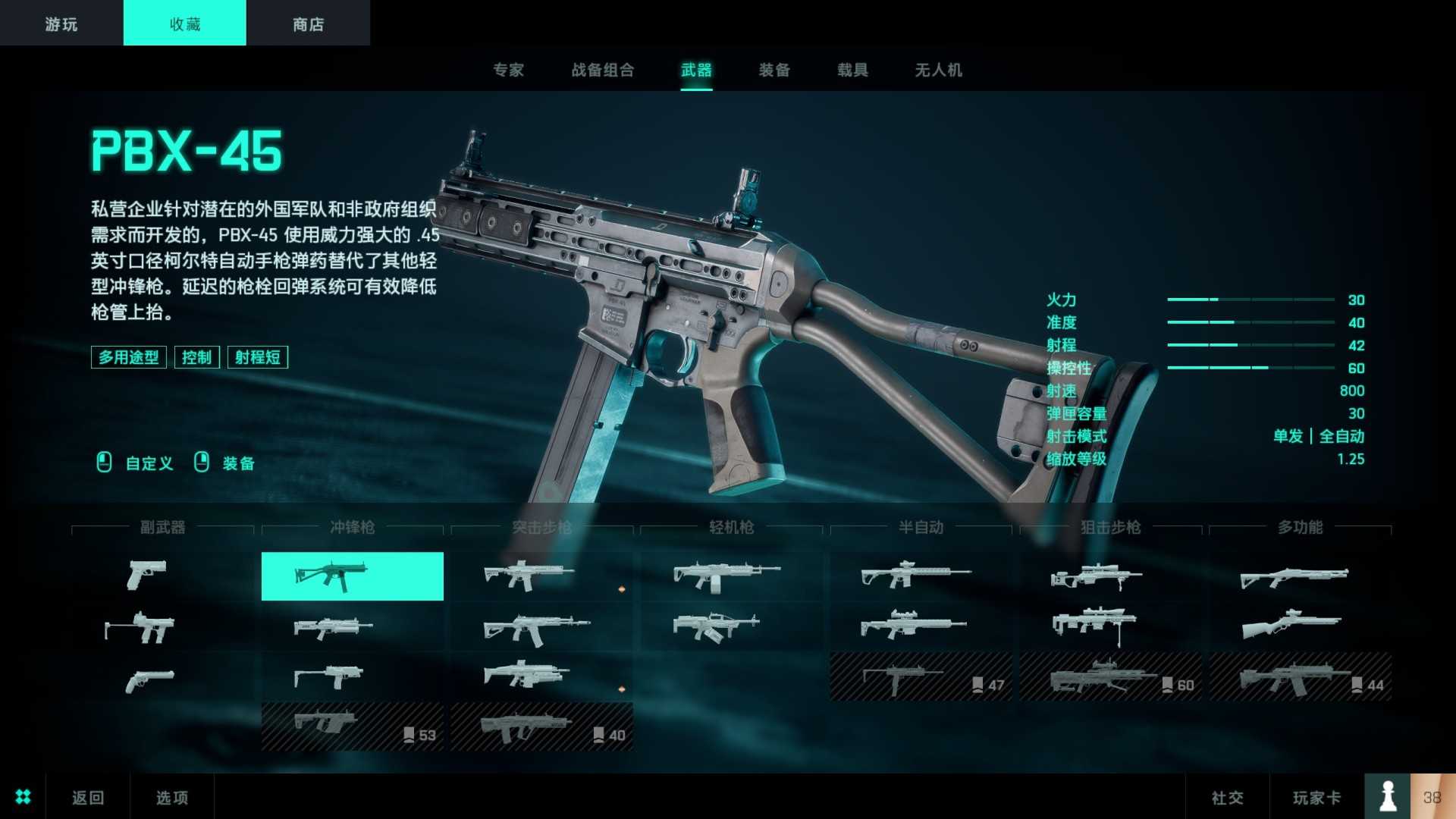Select the 射程短 weapon tag
This screenshot has width=1456, height=819.
point(257,356)
